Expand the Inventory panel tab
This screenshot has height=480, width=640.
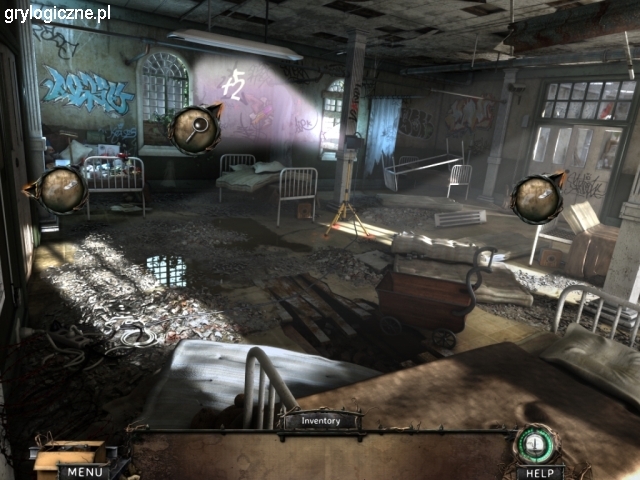[x=322, y=421]
